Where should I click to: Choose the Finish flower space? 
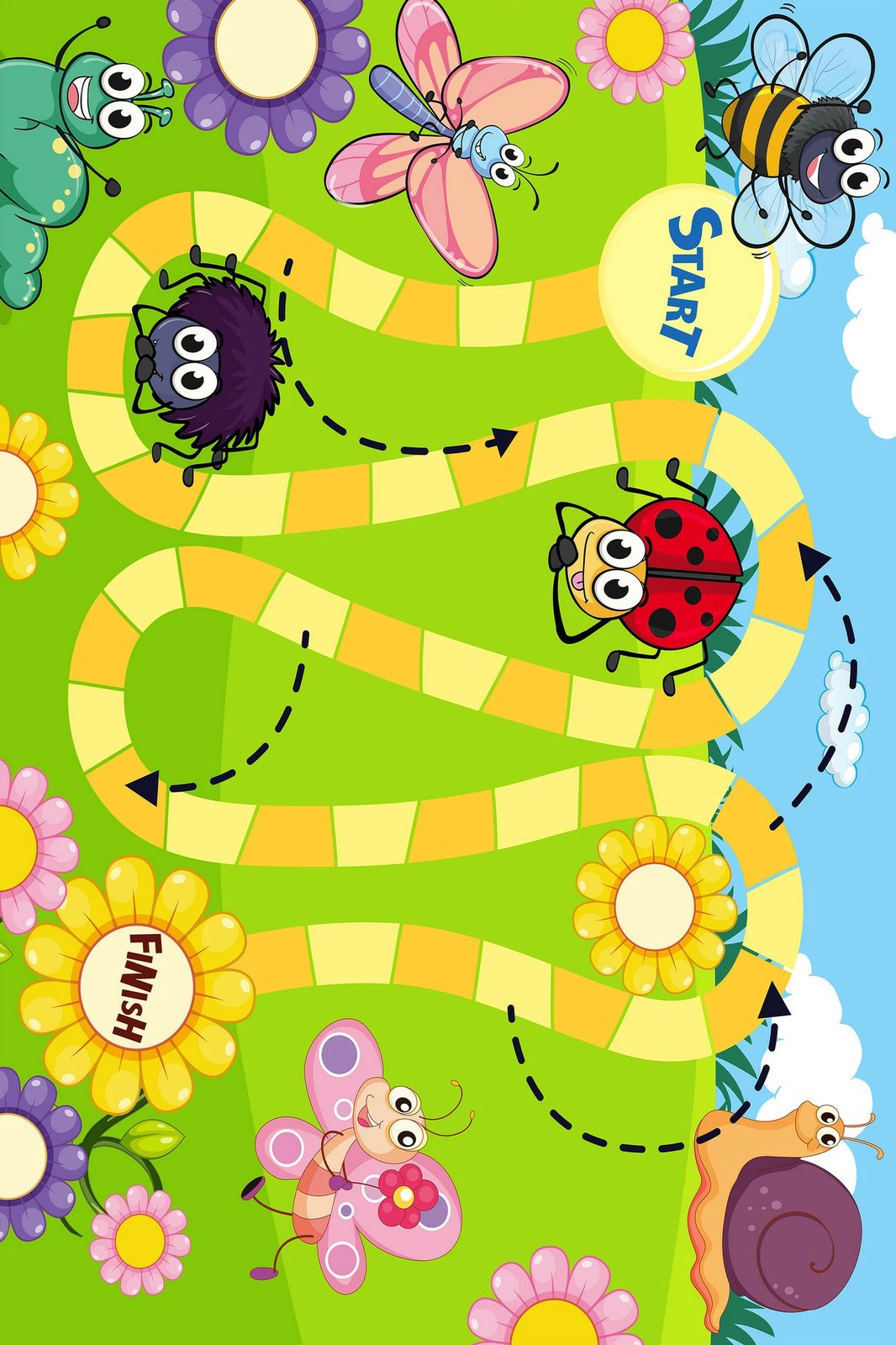pos(136,985)
